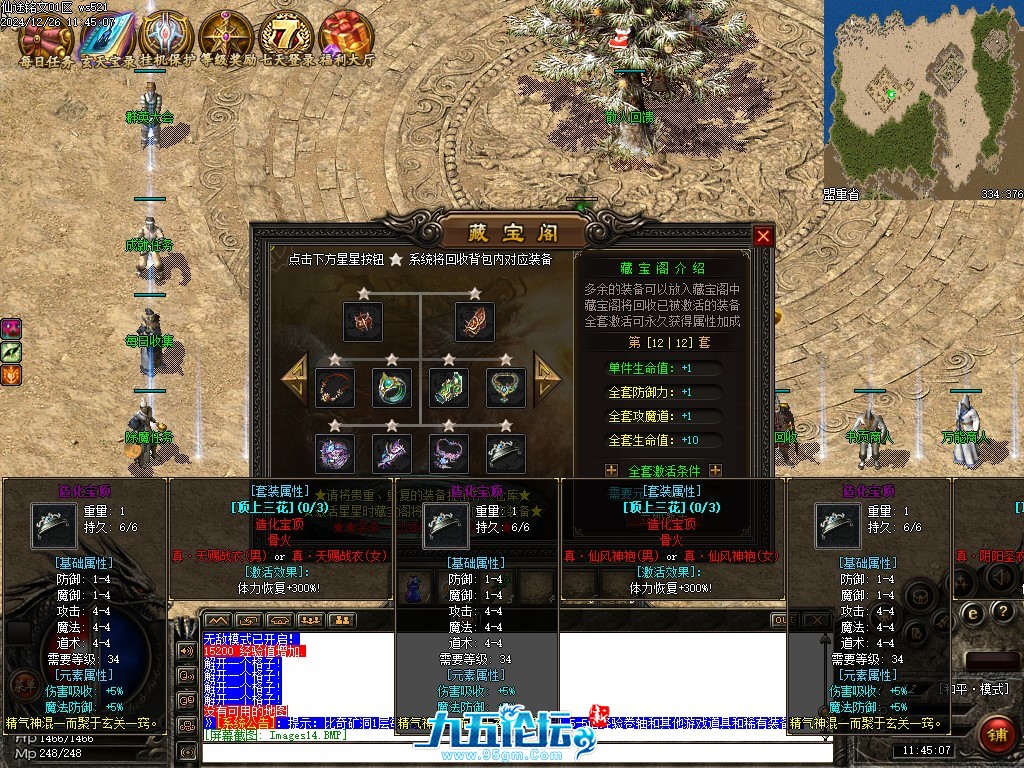This screenshot has height=768, width=1024.
Task: Open the 等级奖励 level rewards icon
Action: point(226,37)
